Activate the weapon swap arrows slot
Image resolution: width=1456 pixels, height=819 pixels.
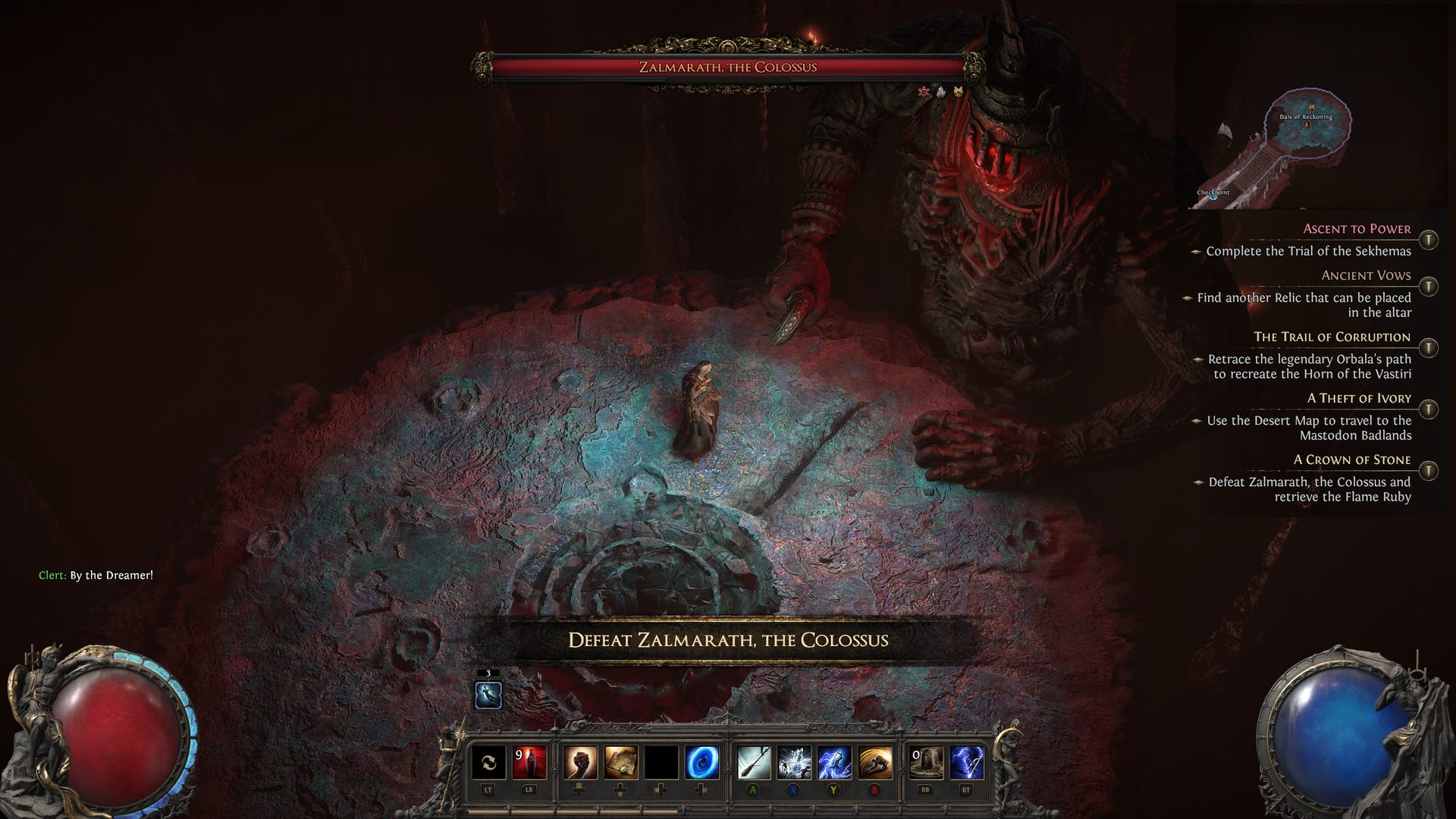pyautogui.click(x=488, y=762)
